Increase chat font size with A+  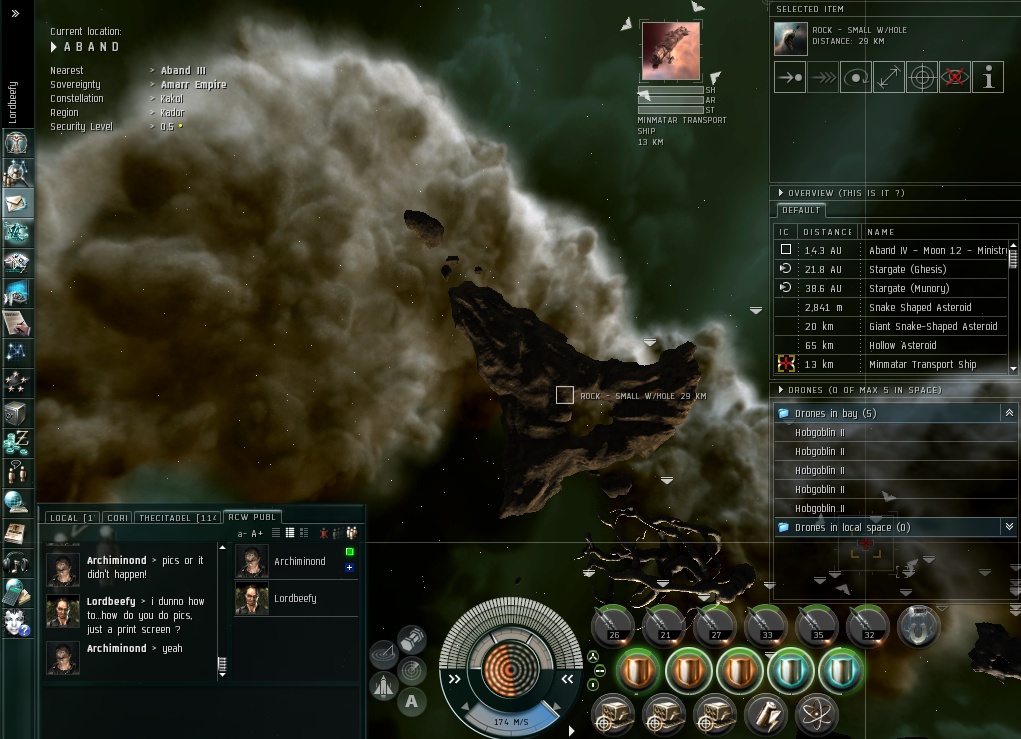pos(256,534)
